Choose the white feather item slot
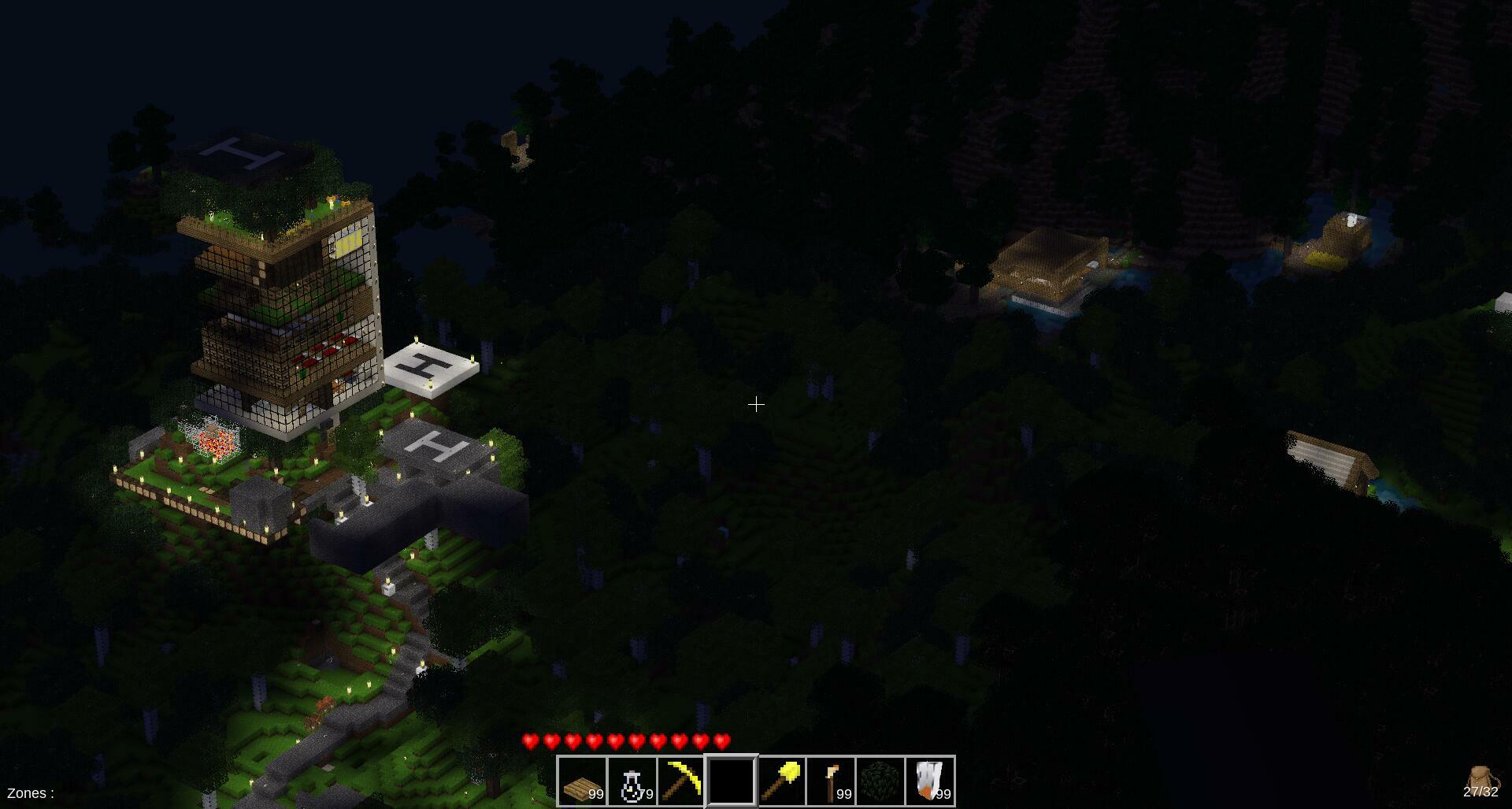1512x809 pixels. click(x=930, y=781)
